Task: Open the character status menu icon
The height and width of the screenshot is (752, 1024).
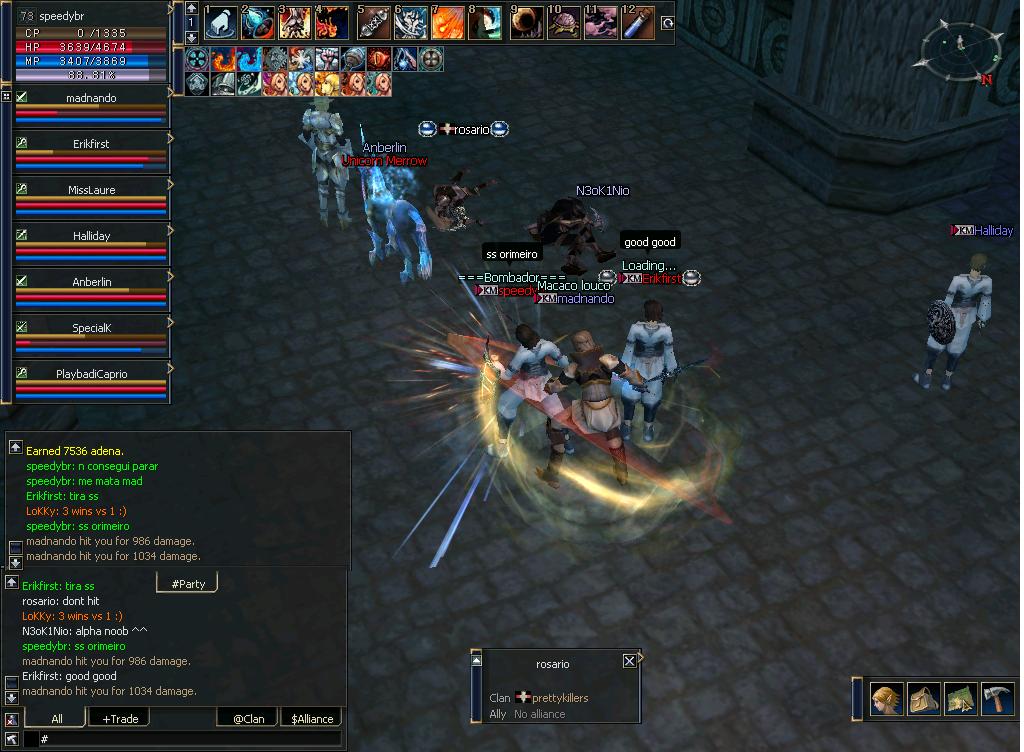Action: [886, 698]
